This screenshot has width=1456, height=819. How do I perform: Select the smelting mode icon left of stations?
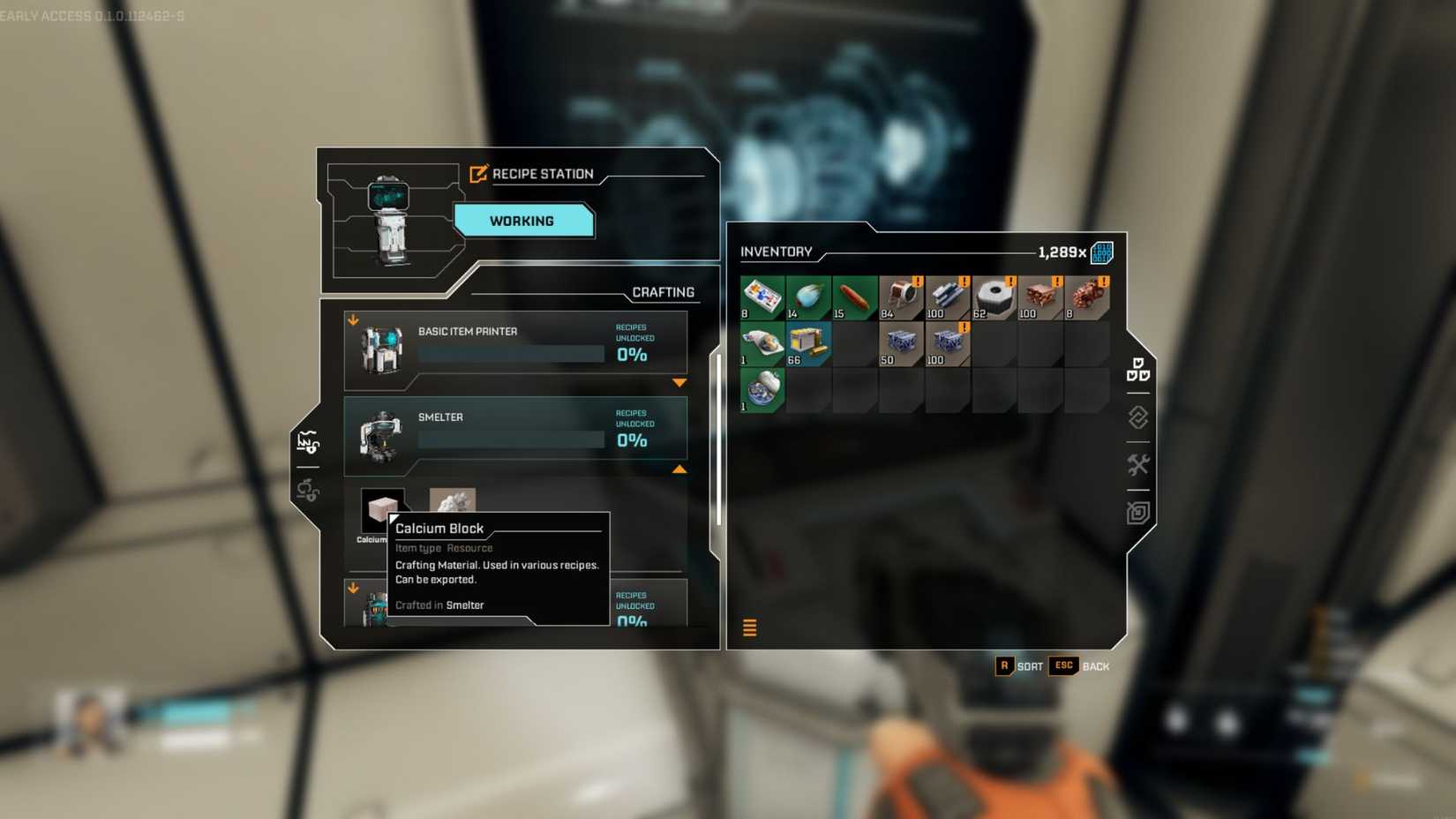(307, 440)
